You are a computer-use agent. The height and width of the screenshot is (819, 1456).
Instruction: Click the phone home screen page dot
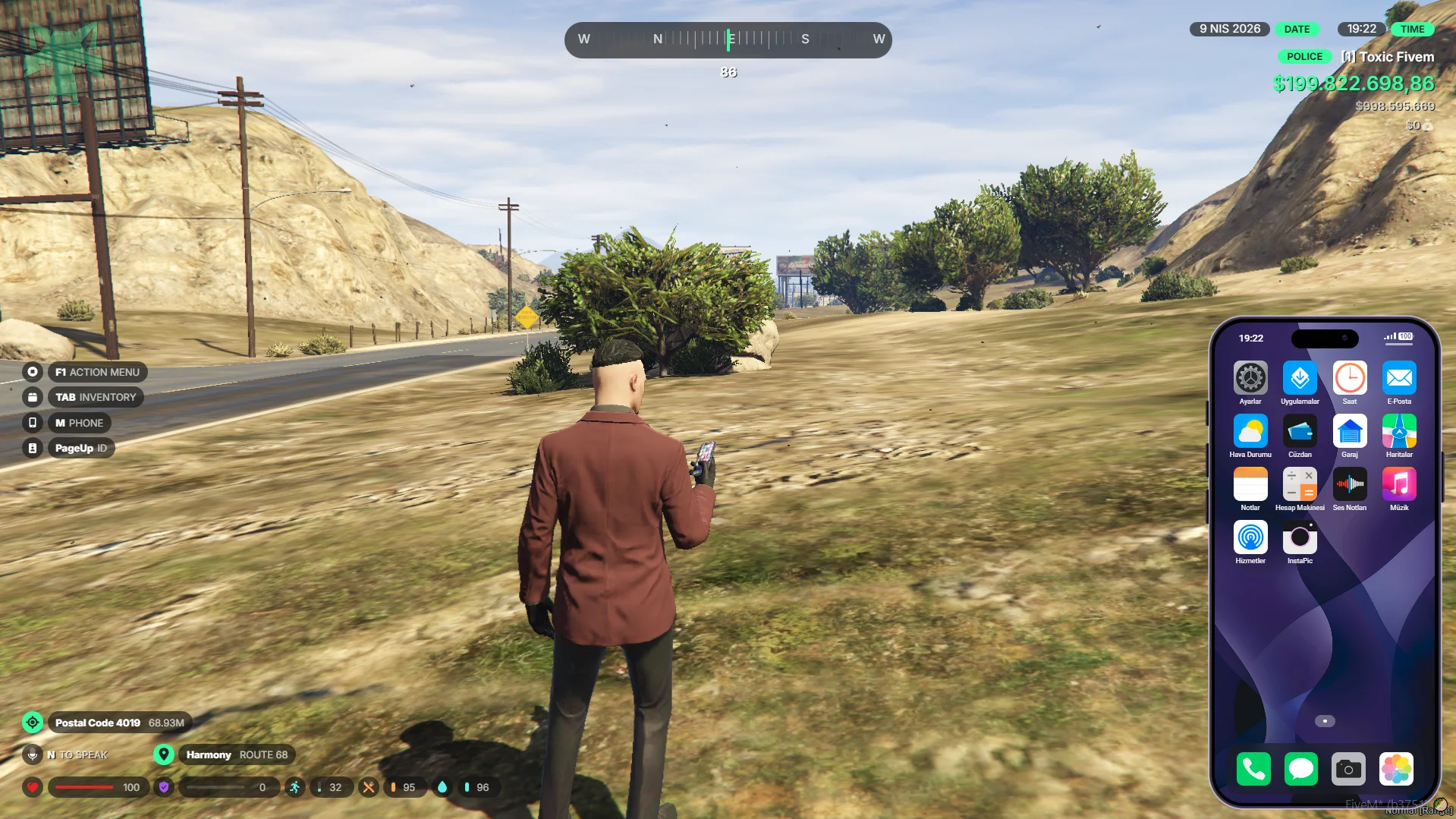tap(1325, 721)
